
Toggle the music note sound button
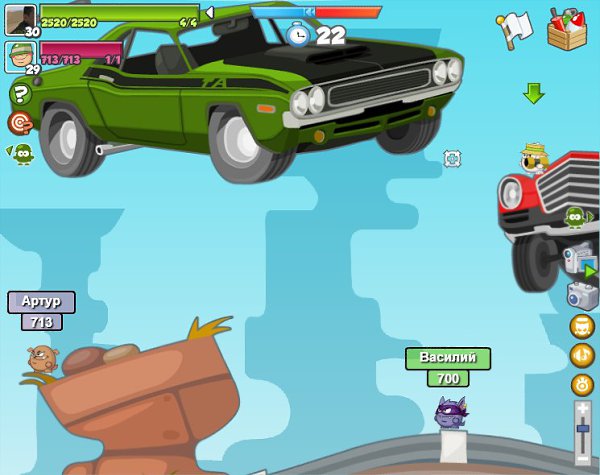(582, 355)
